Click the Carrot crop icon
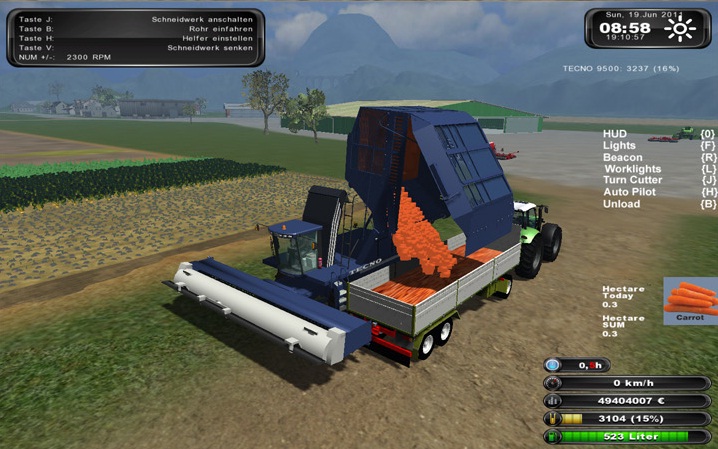 (x=690, y=298)
